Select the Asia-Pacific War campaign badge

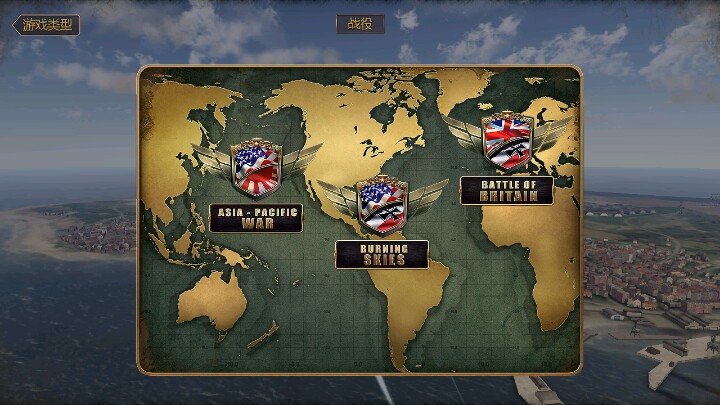(x=256, y=169)
